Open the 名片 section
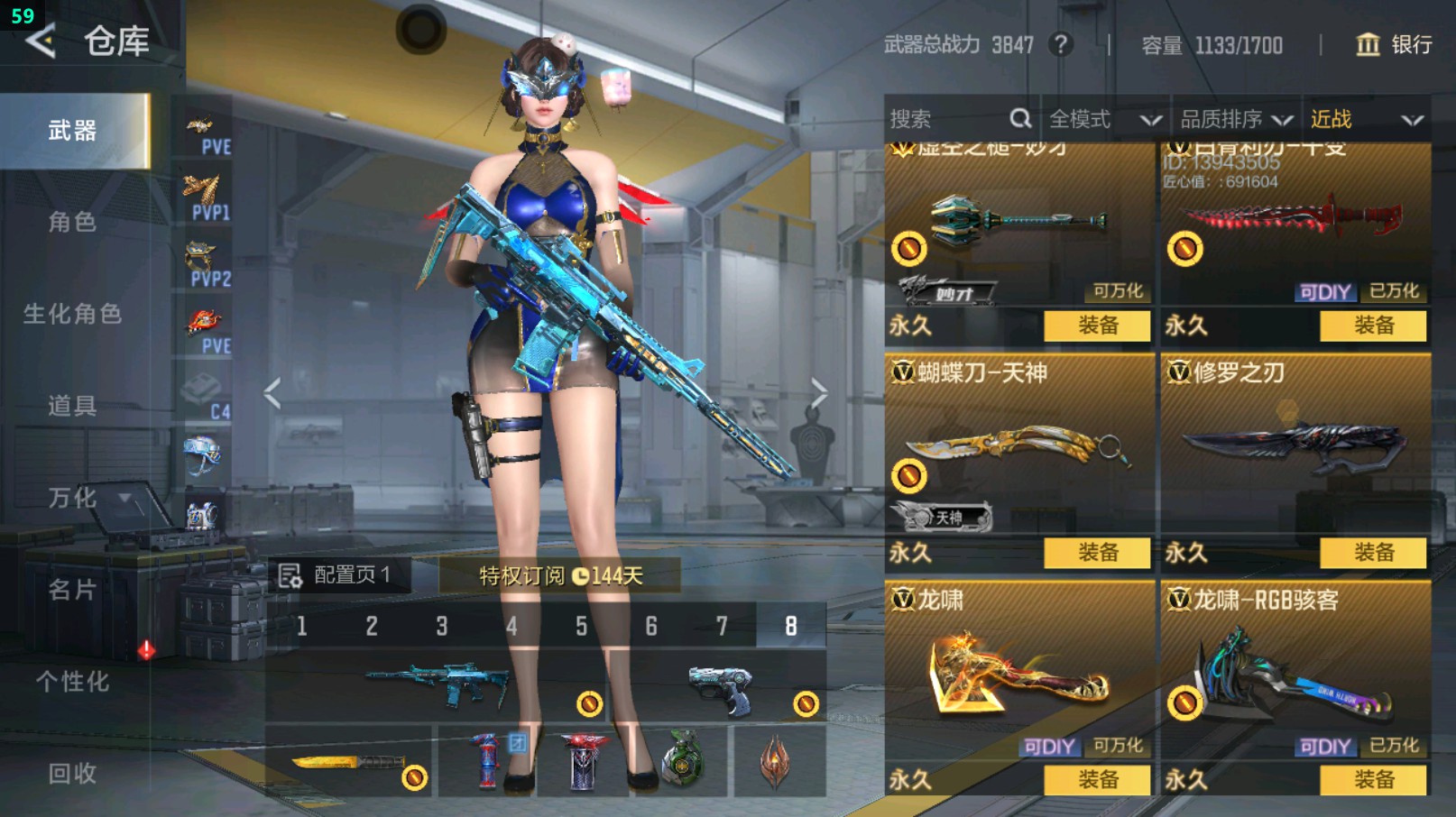Screen dimensions: 1456x817 click(x=72, y=590)
